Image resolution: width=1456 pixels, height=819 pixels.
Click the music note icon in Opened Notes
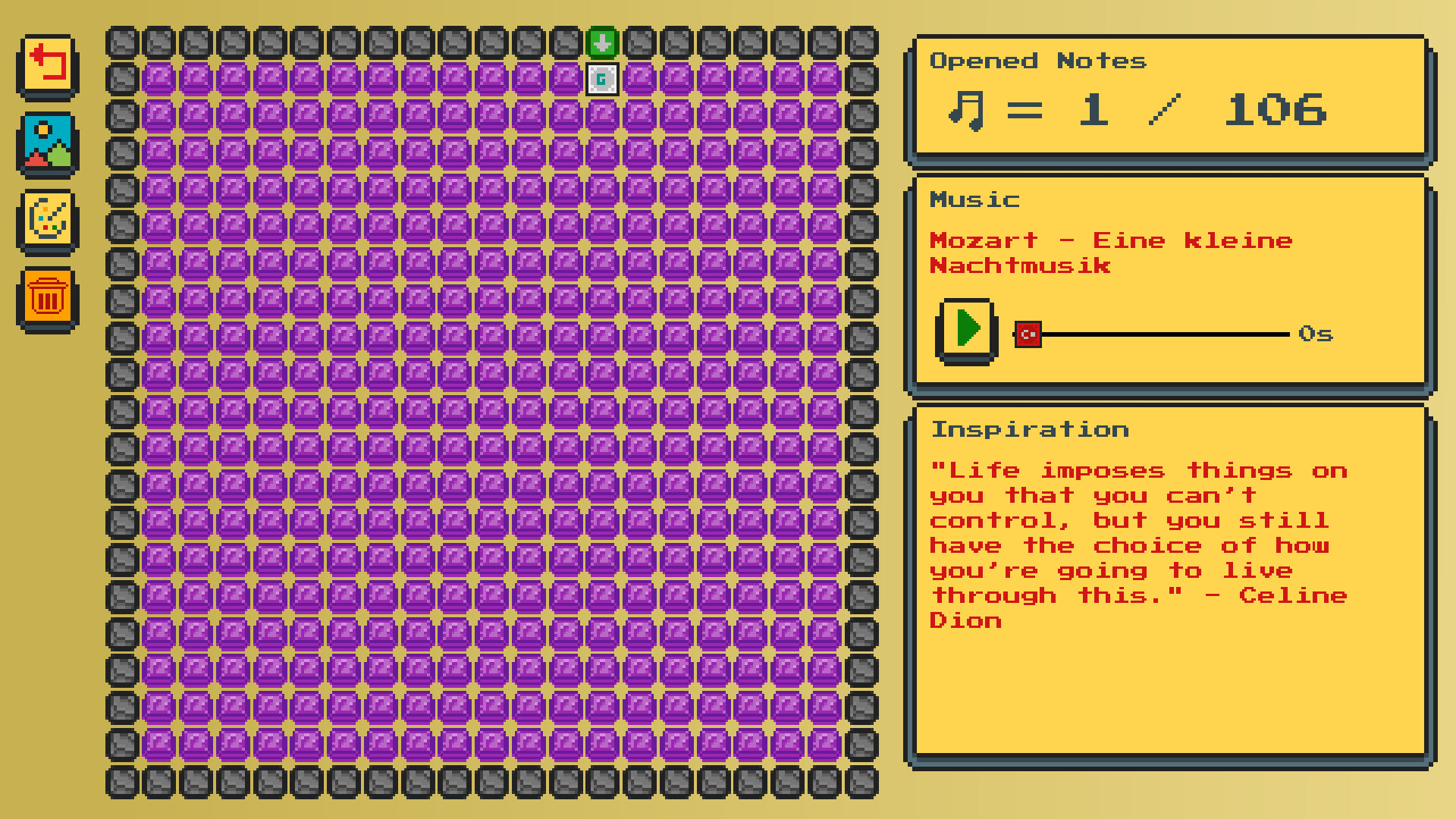pyautogui.click(x=965, y=108)
